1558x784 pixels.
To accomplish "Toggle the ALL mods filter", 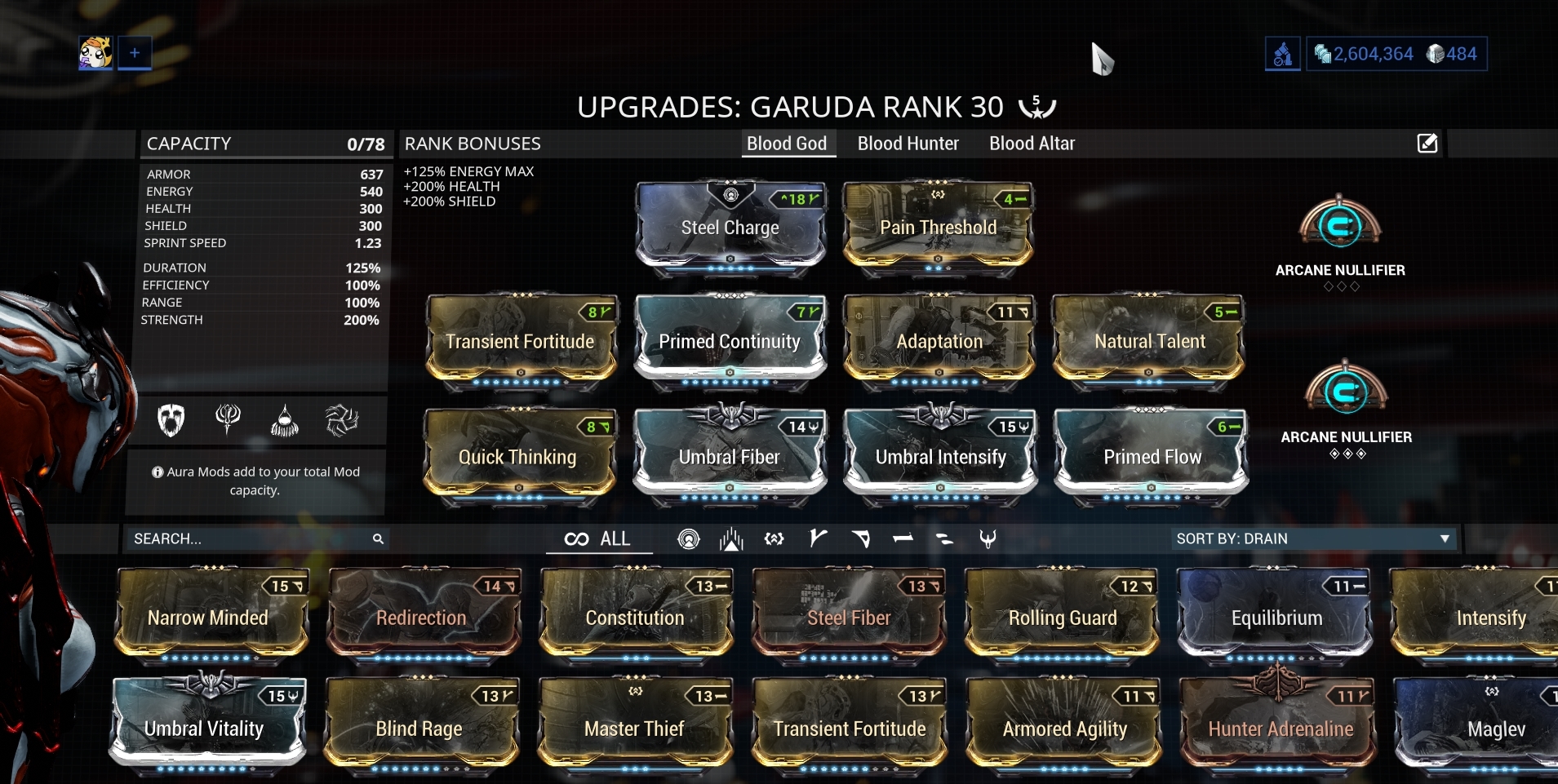I will coord(598,538).
